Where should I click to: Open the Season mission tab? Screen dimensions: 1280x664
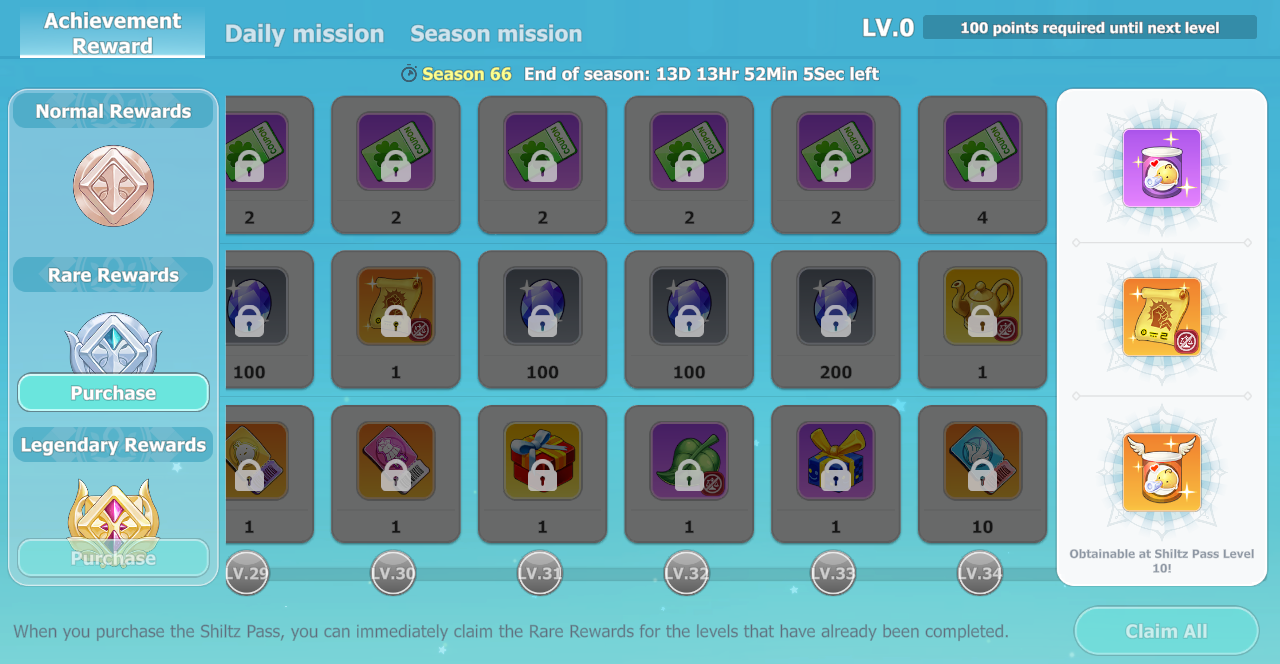496,34
